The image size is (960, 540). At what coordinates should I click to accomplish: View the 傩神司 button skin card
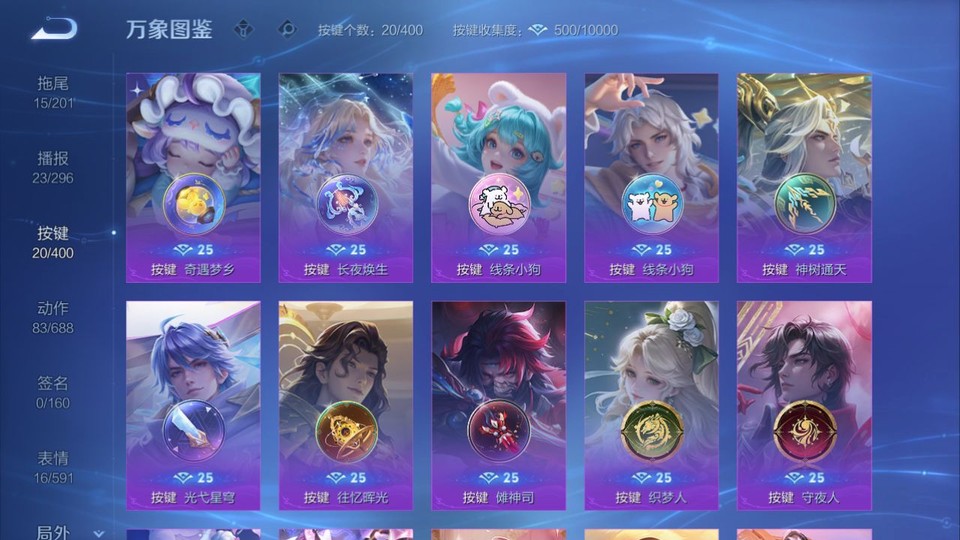click(498, 405)
